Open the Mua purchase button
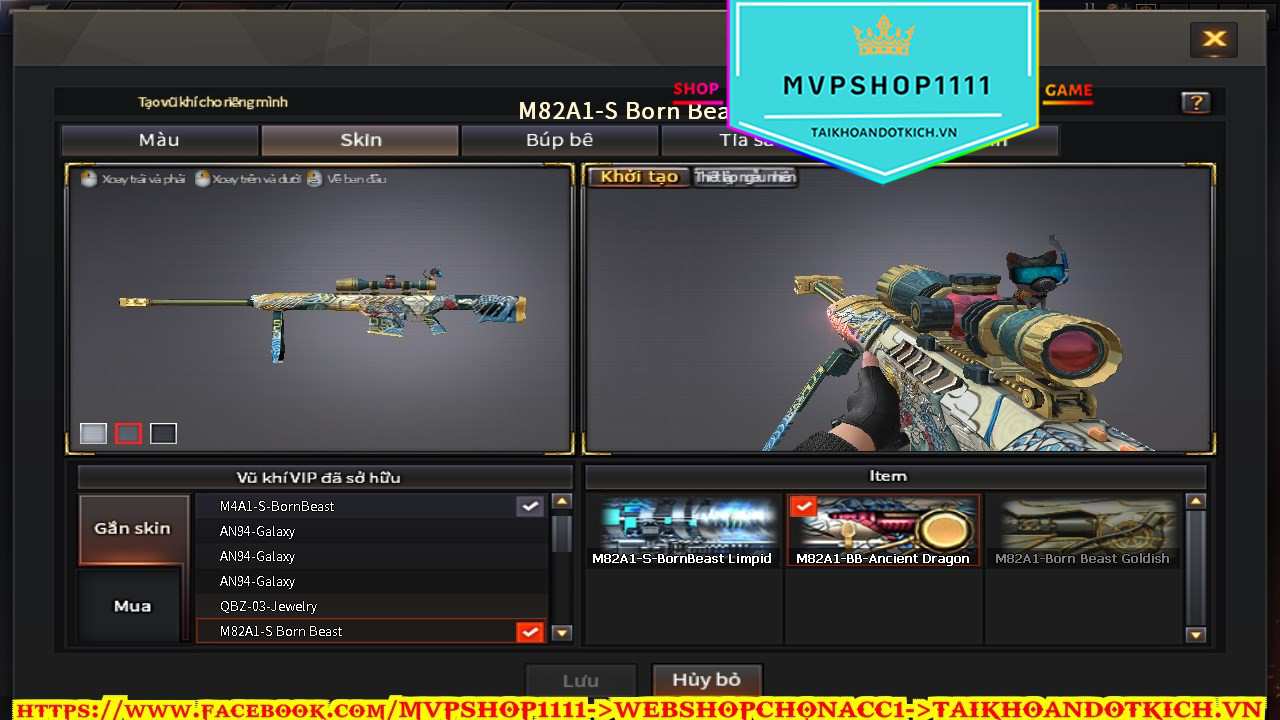Image resolution: width=1280 pixels, height=720 pixels. tap(133, 606)
